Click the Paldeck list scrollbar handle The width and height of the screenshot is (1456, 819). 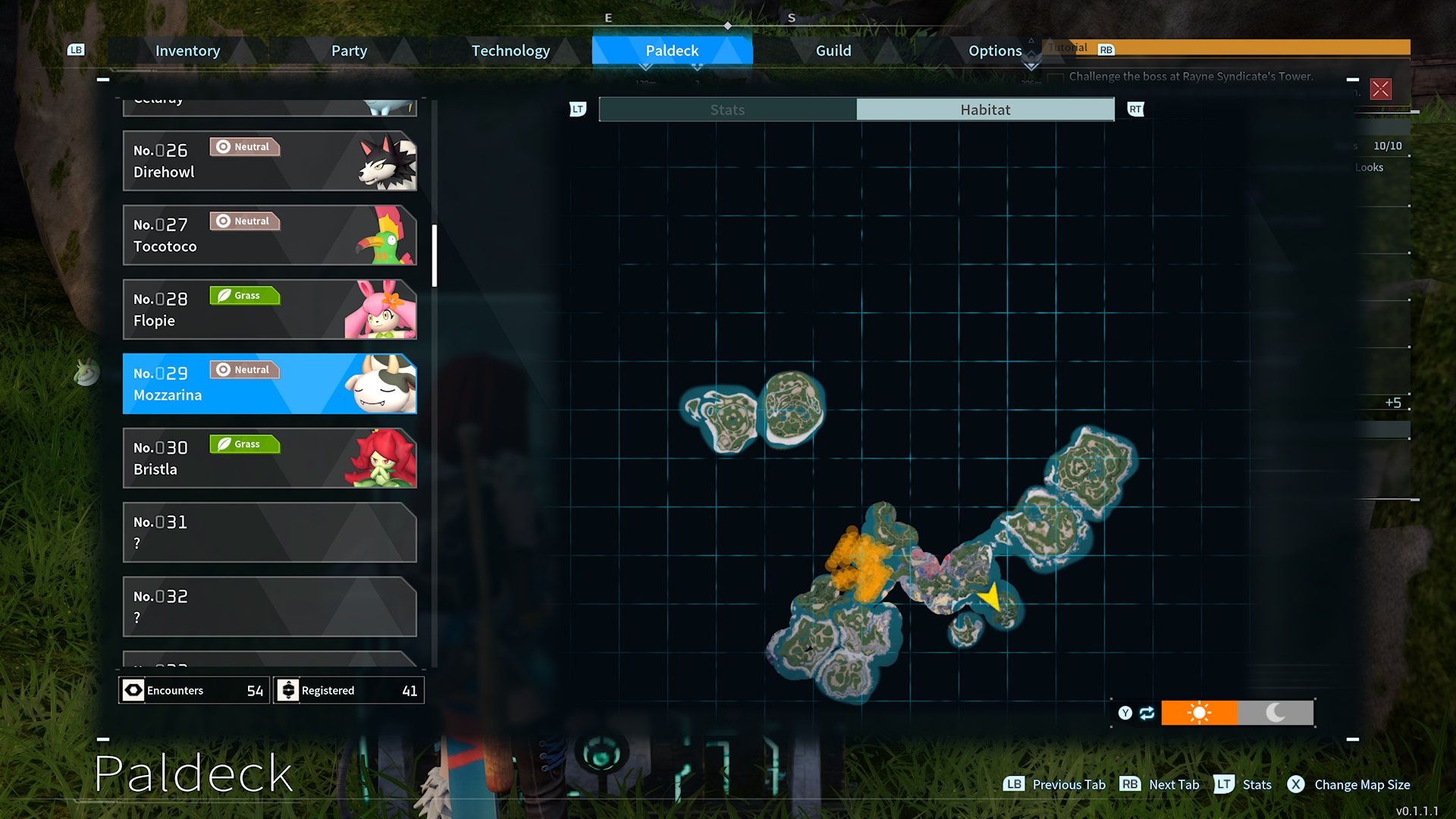(x=435, y=256)
